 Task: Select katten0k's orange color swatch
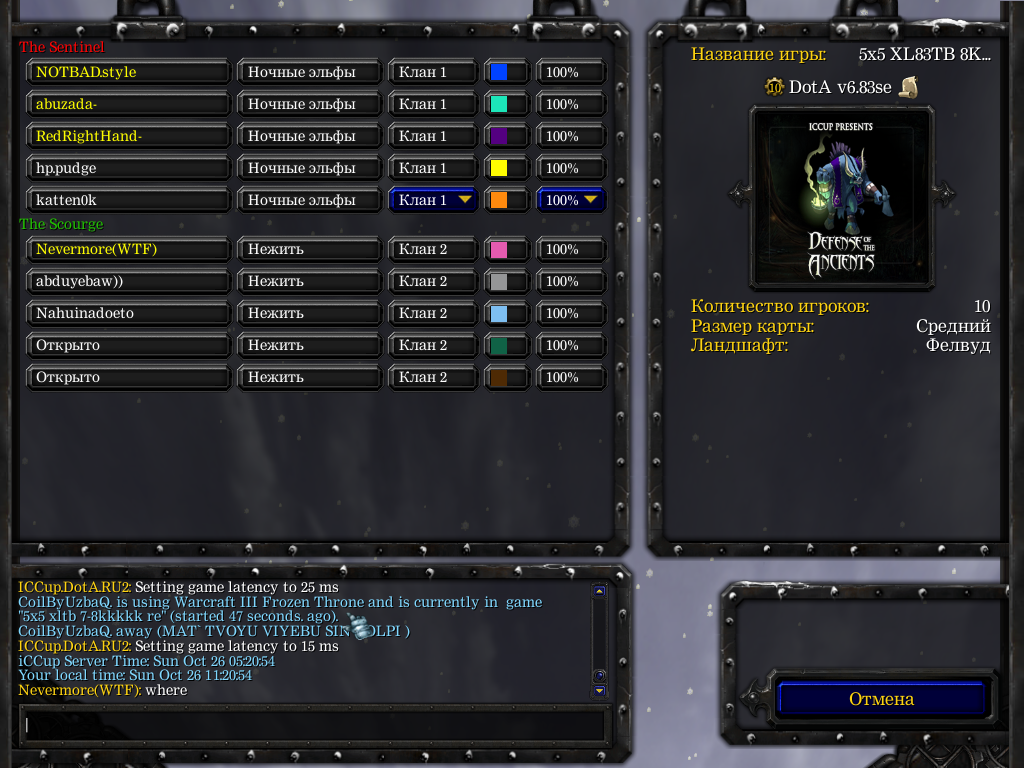[x=498, y=200]
